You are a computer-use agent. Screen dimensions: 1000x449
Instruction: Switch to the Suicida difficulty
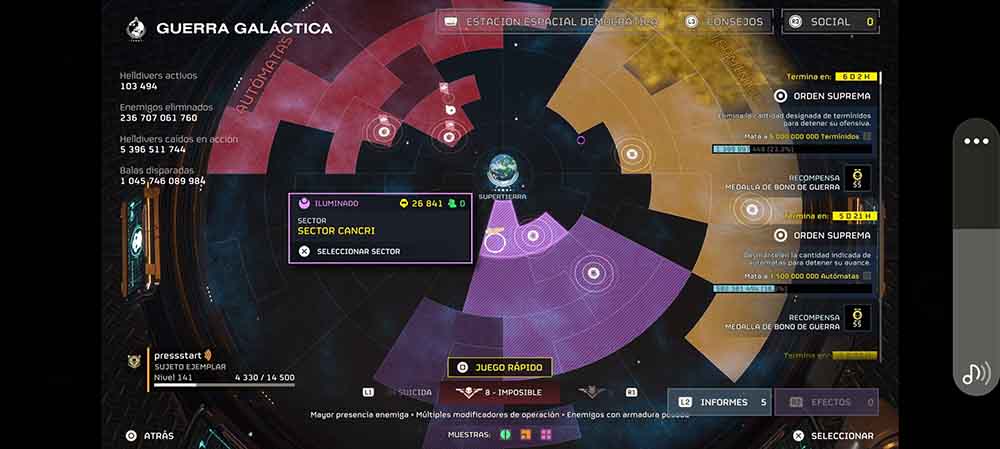click(414, 392)
